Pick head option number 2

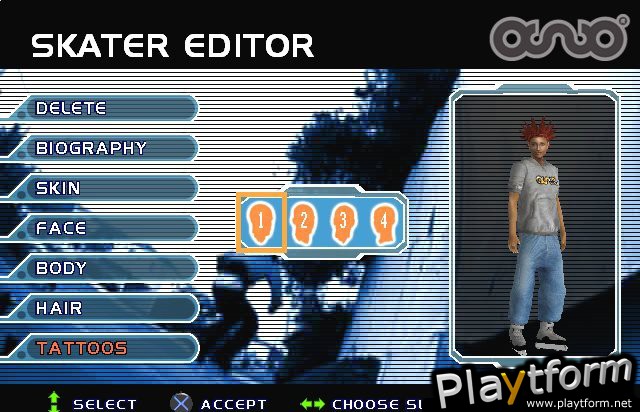[x=303, y=222]
